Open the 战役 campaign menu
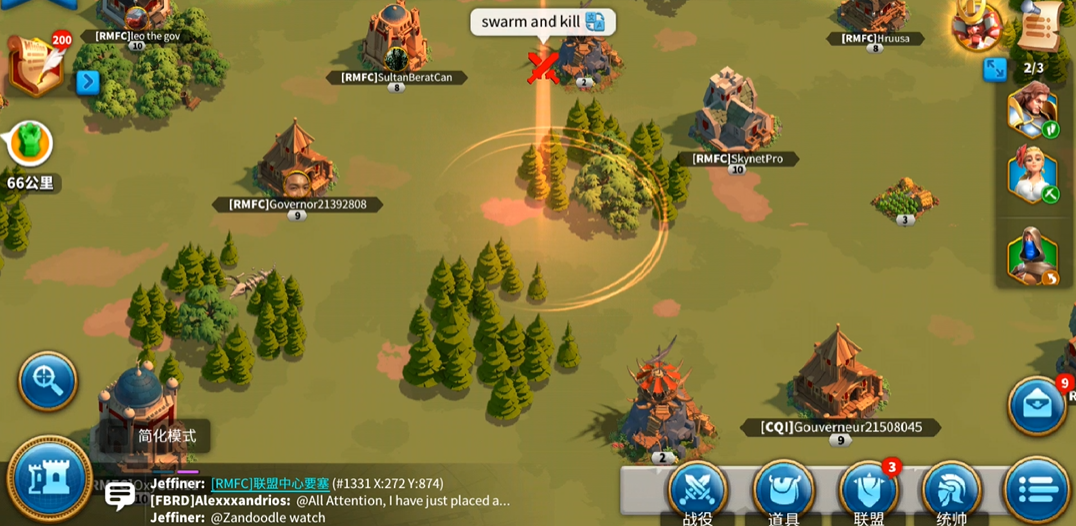Viewport: 1076px width, 526px height. pyautogui.click(x=698, y=493)
